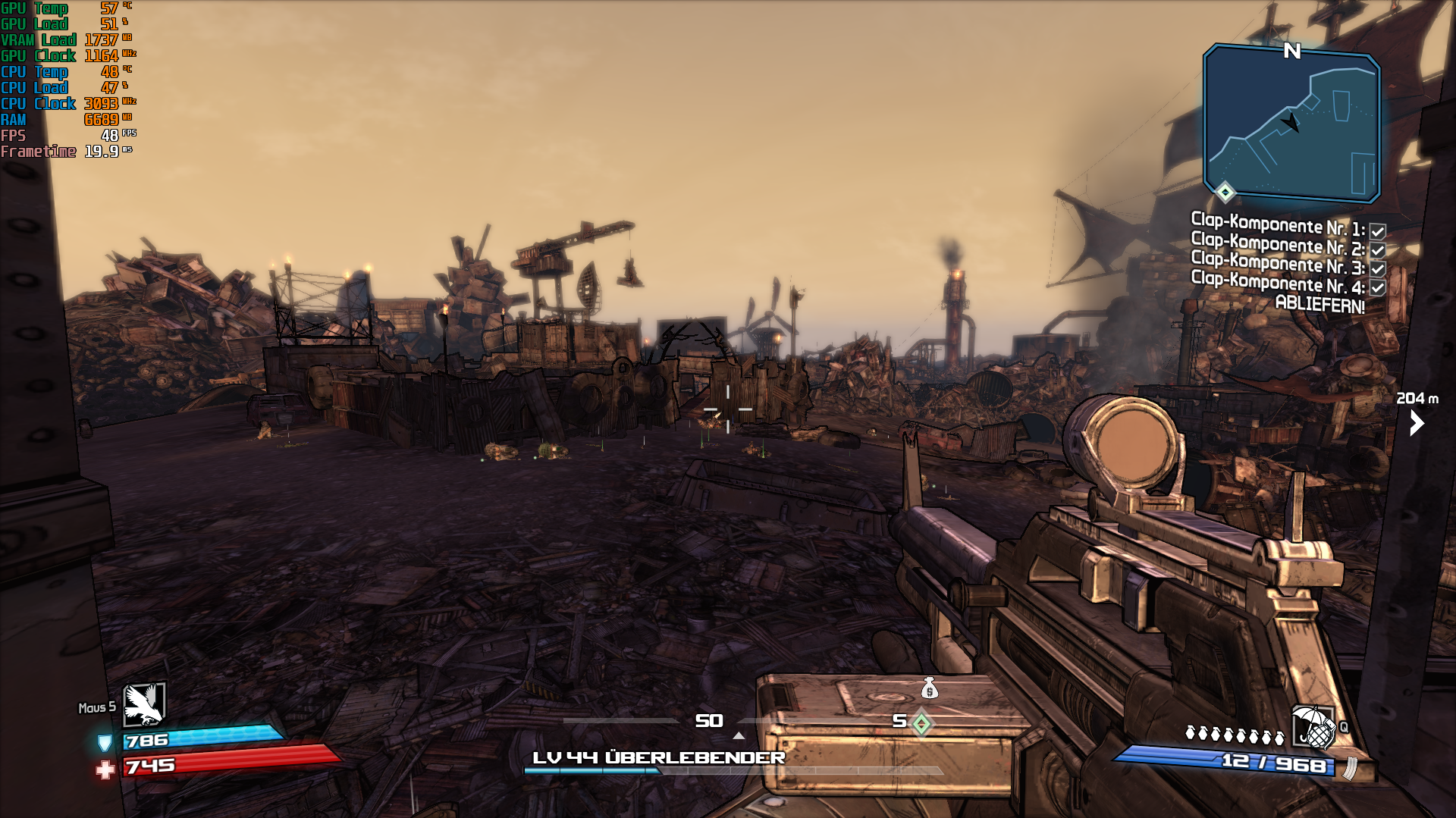This screenshot has height=818, width=1456.
Task: Click the diamond quest marker on the minimap edge
Action: [1225, 192]
